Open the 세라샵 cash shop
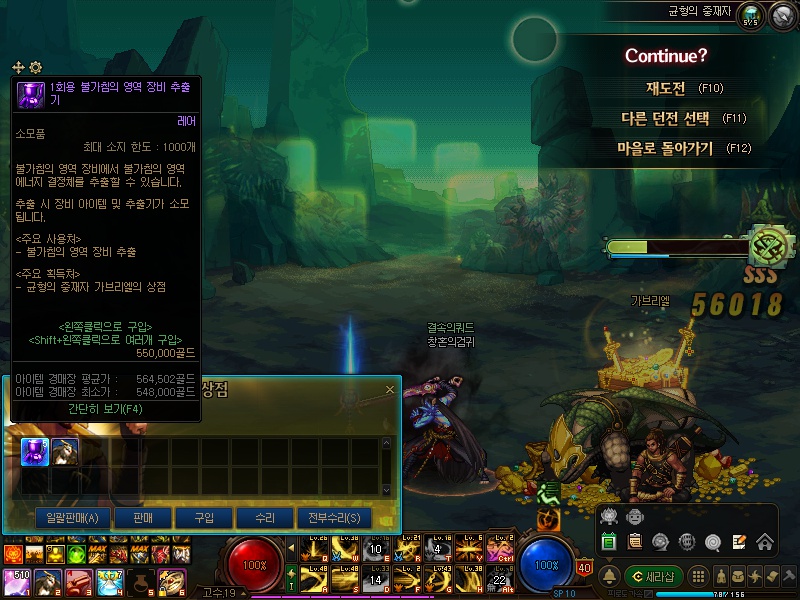Image resolution: width=800 pixels, height=600 pixels. coord(654,576)
